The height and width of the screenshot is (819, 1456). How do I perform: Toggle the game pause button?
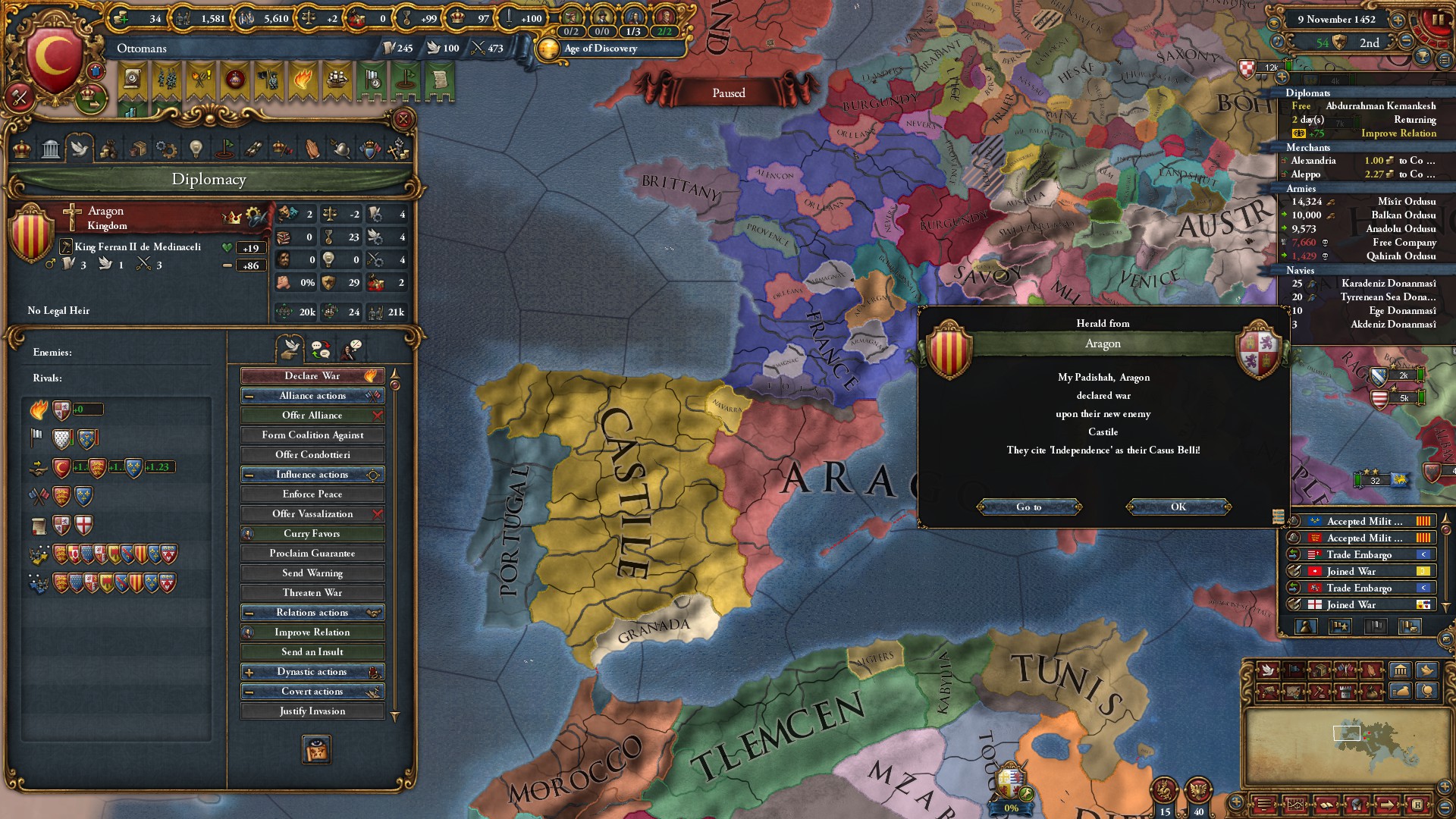pyautogui.click(x=1437, y=20)
